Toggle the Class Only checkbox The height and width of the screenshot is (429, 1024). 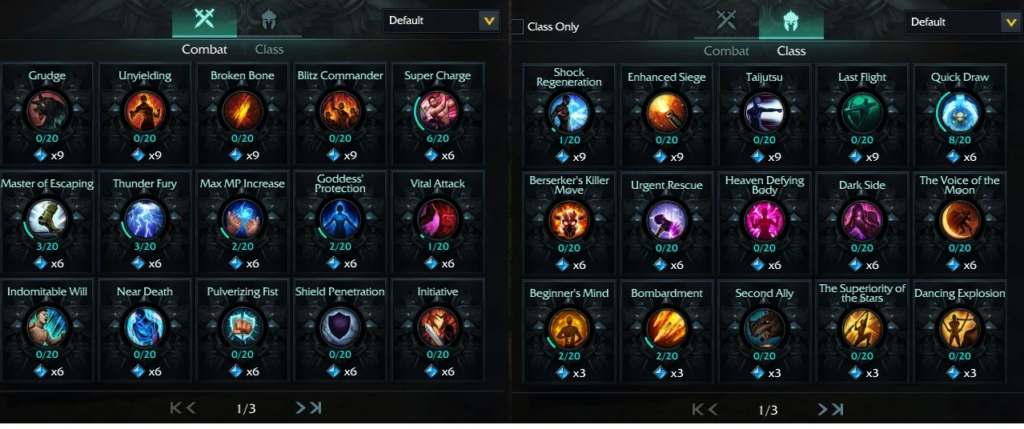517,27
